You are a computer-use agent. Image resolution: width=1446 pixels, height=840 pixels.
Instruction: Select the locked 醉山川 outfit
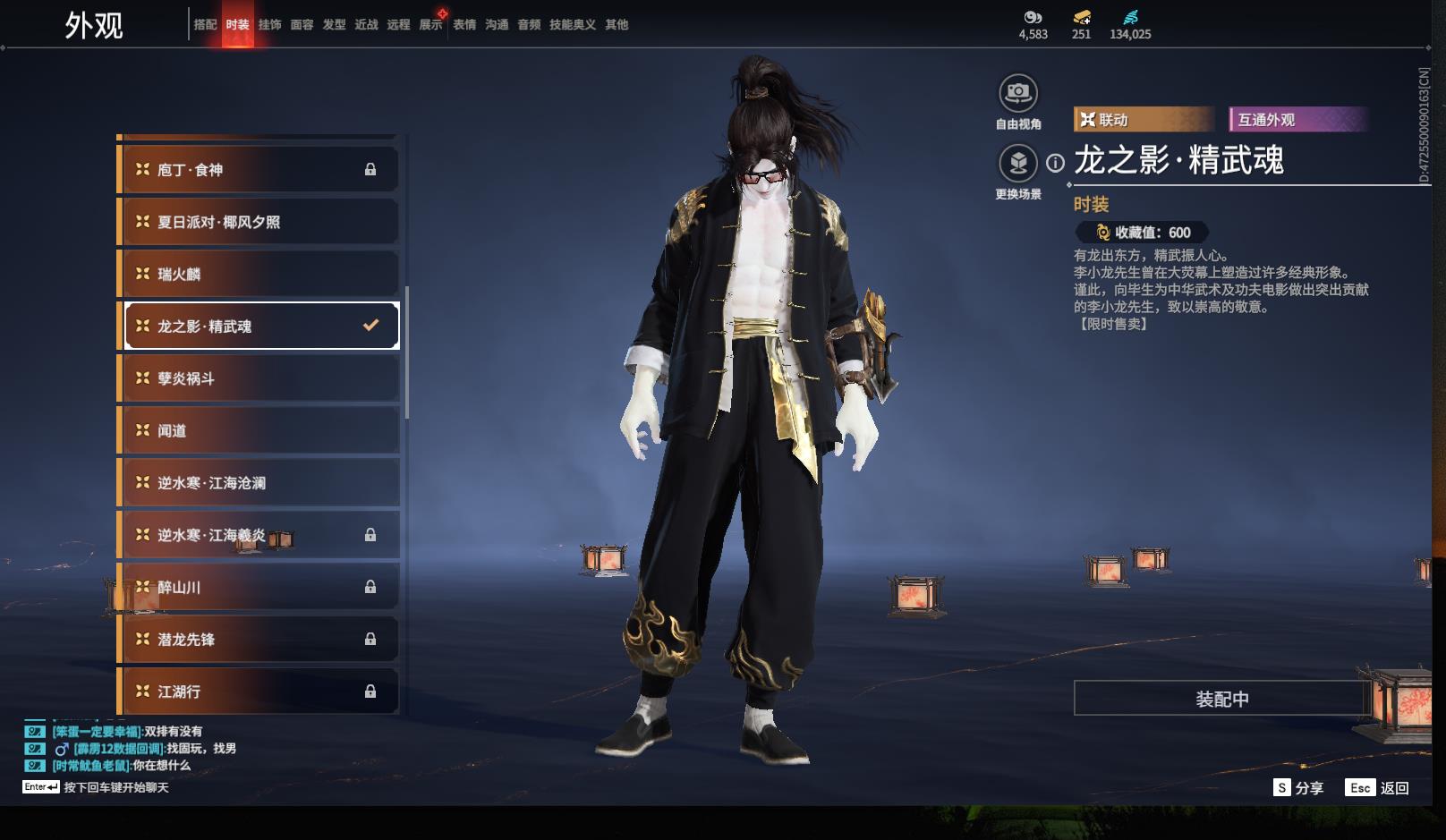258,587
